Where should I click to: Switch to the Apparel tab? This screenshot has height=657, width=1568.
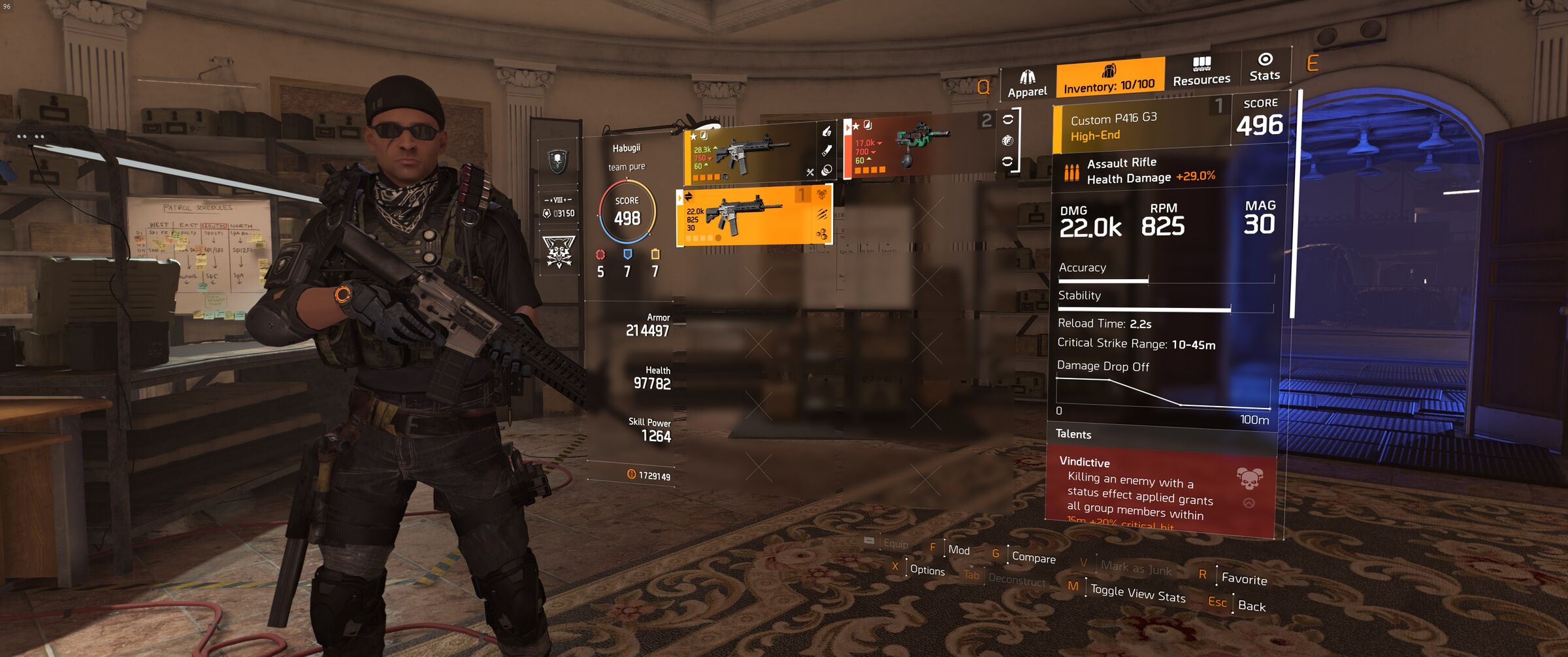tap(1026, 84)
